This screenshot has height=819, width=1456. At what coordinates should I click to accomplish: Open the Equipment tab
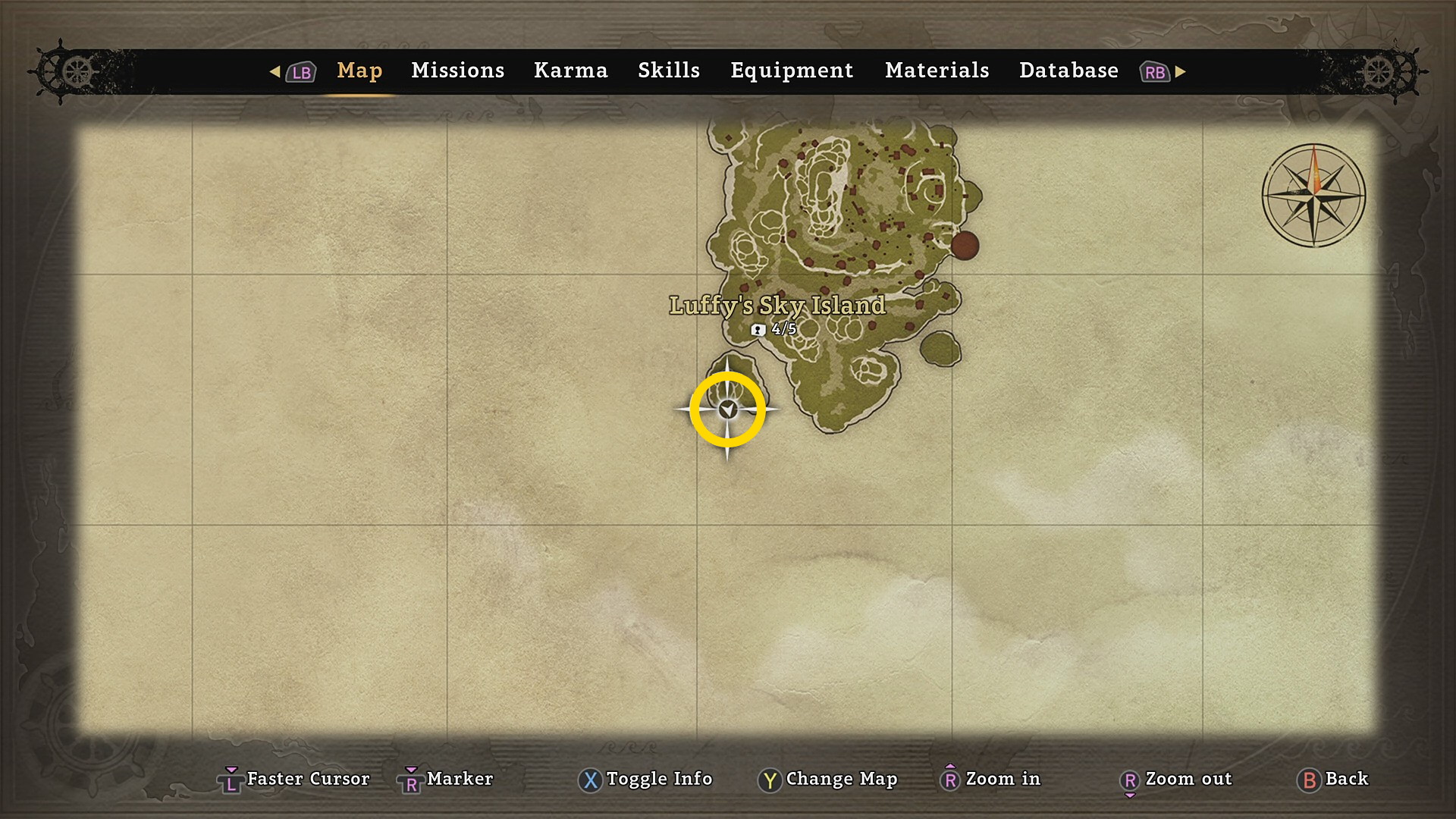point(791,71)
